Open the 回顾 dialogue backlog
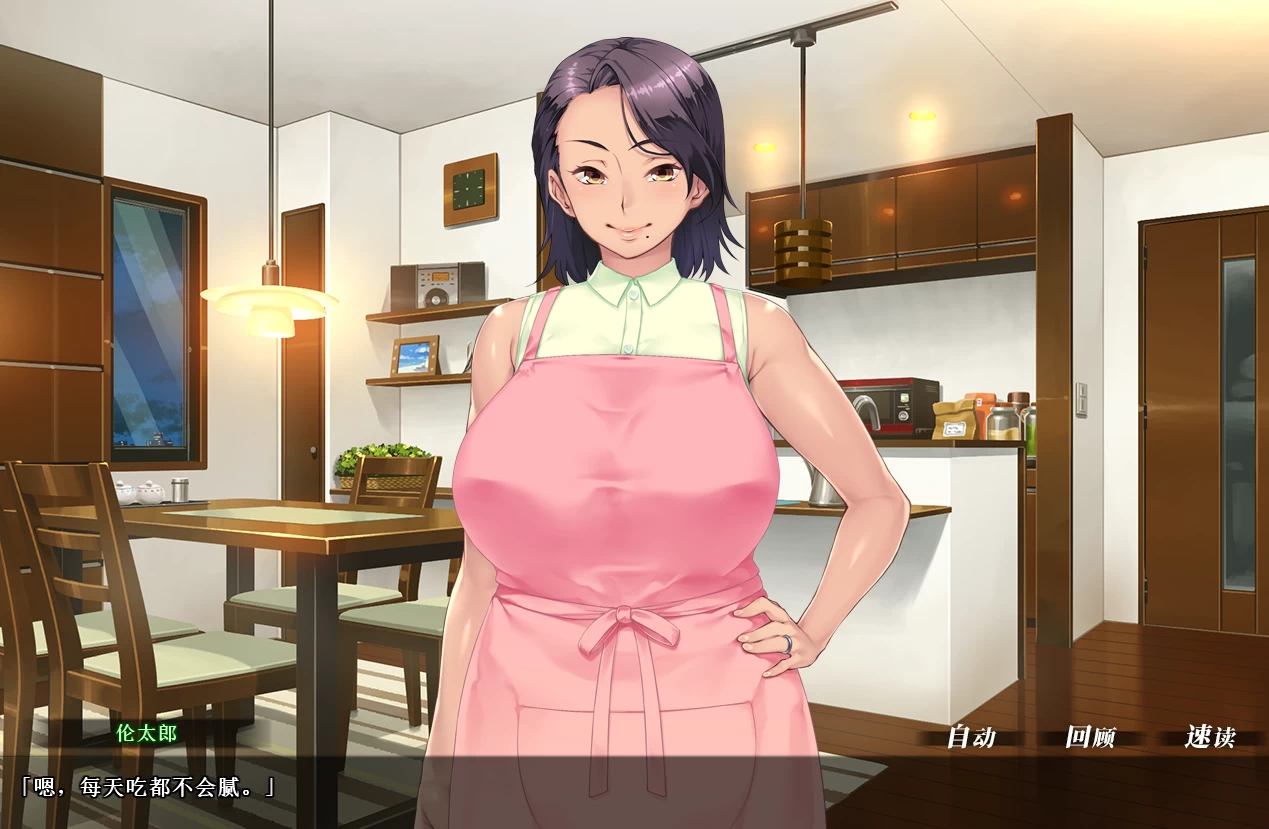The height and width of the screenshot is (829, 1269). [1090, 738]
